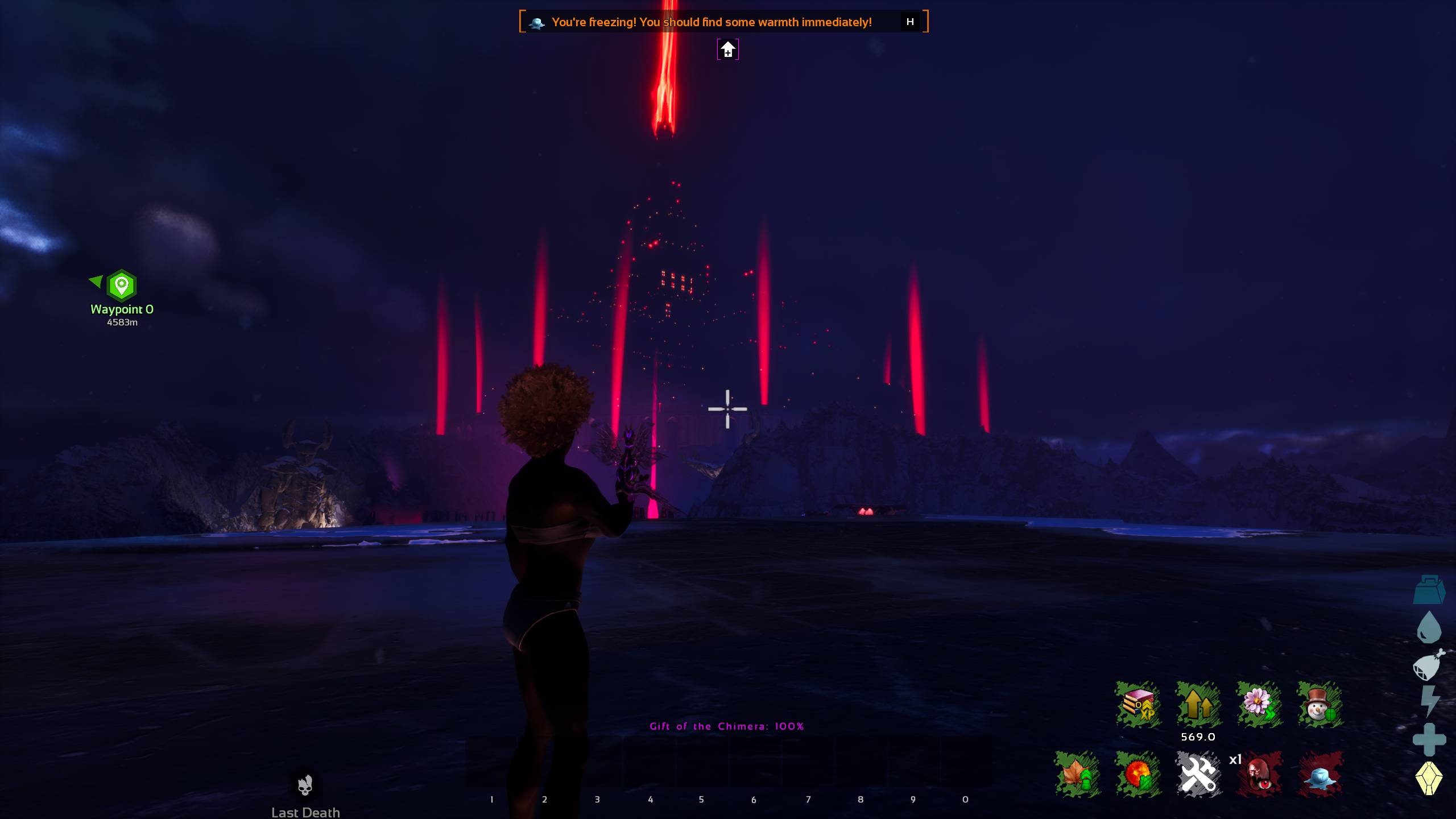Select the white house marker icon
Screen dimensions: 1456x819
(x=727, y=49)
